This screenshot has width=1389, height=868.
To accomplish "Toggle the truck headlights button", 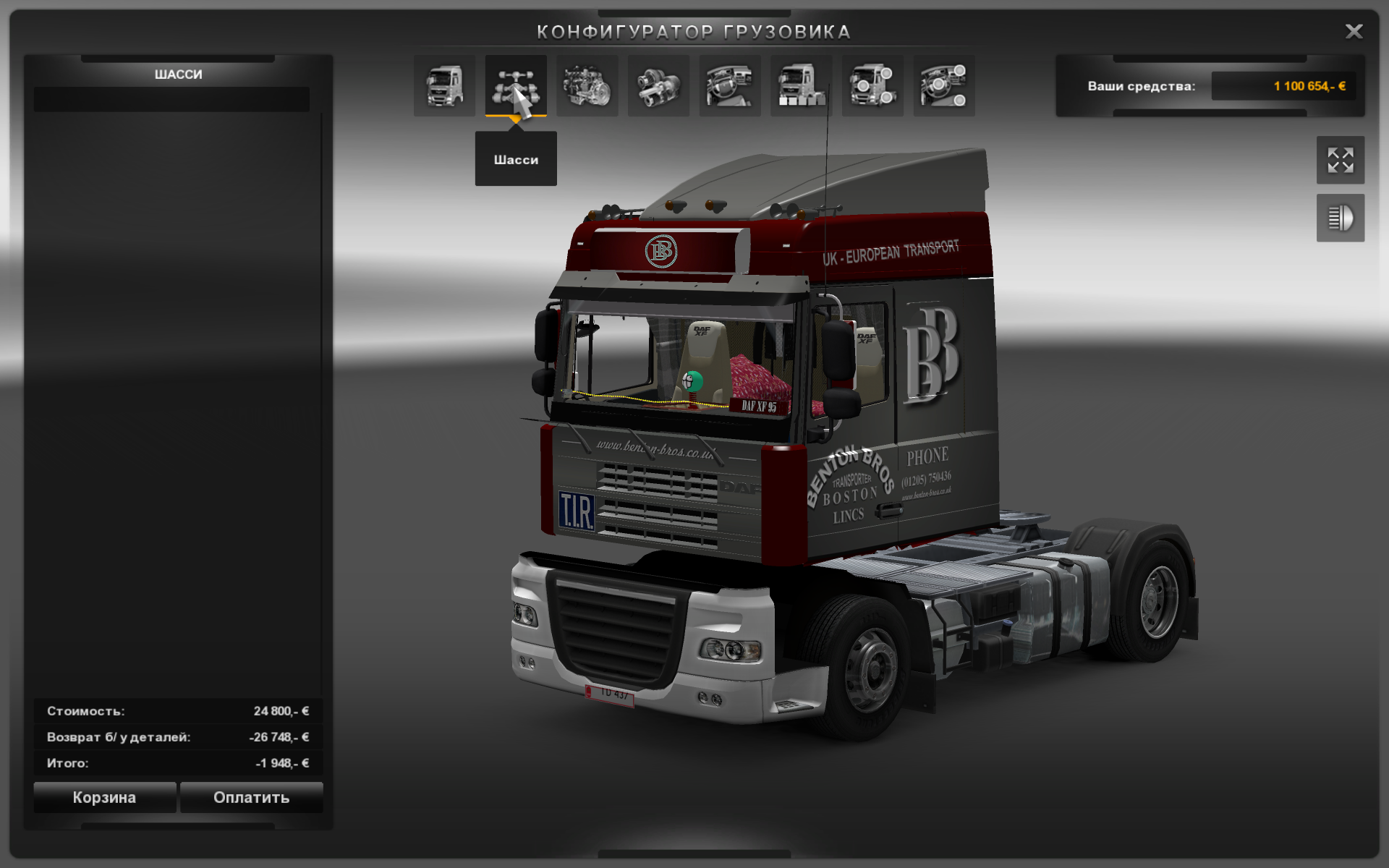I will (x=1340, y=218).
